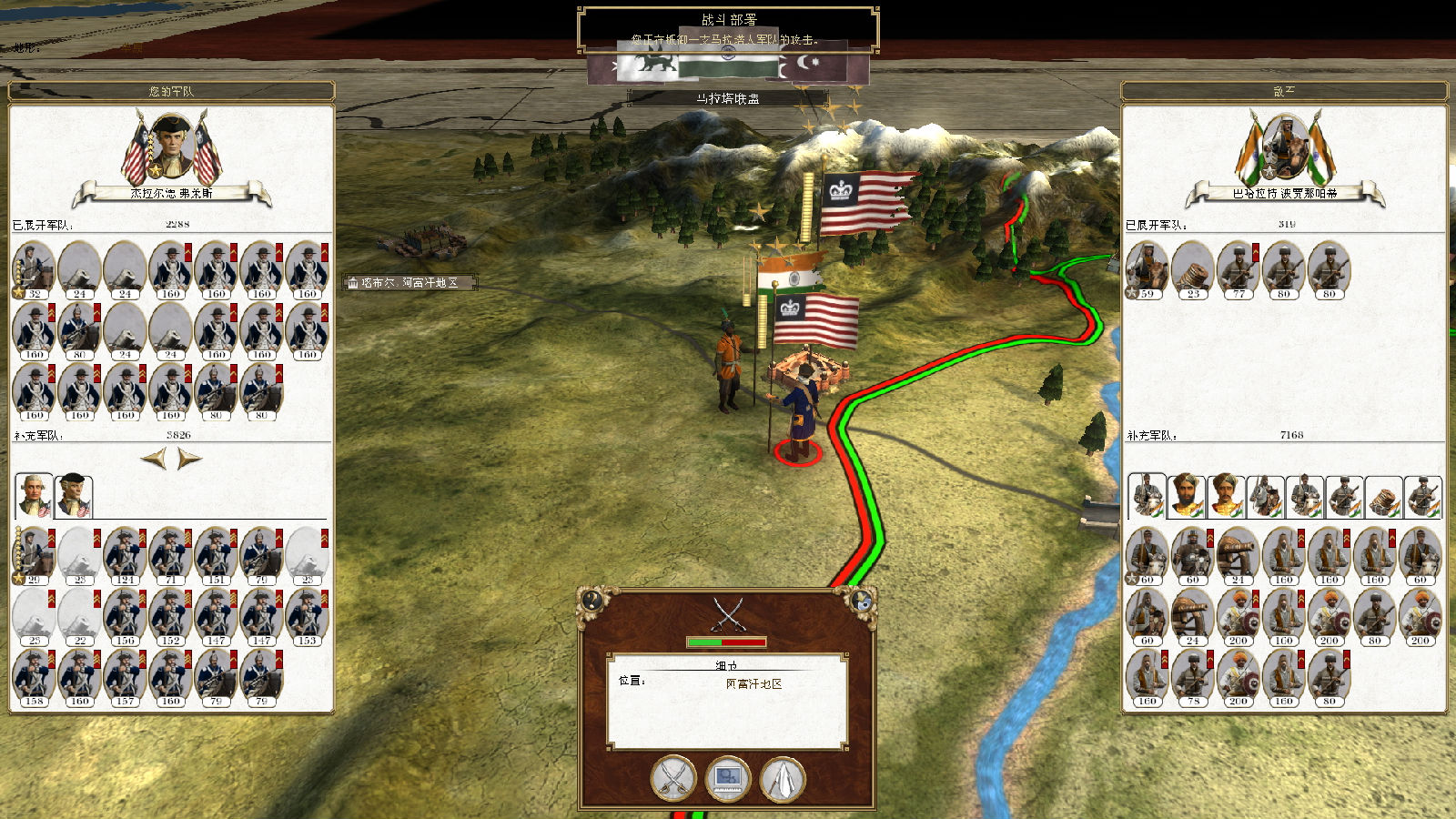Select the white-wigged general reinforcement tab
This screenshot has width=1456, height=819.
click(34, 495)
